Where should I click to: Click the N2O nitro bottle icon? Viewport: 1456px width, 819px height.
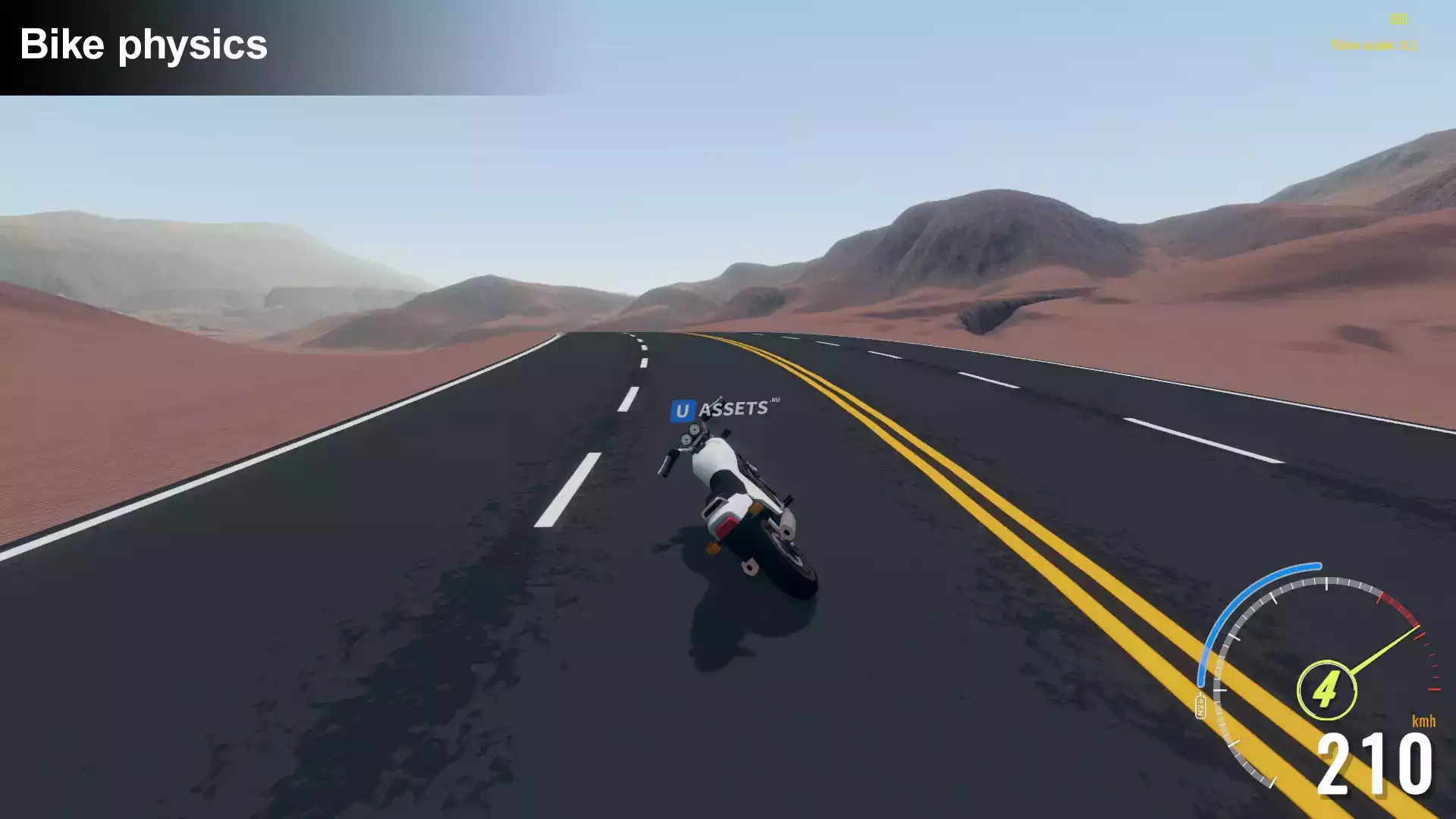pos(1200,705)
